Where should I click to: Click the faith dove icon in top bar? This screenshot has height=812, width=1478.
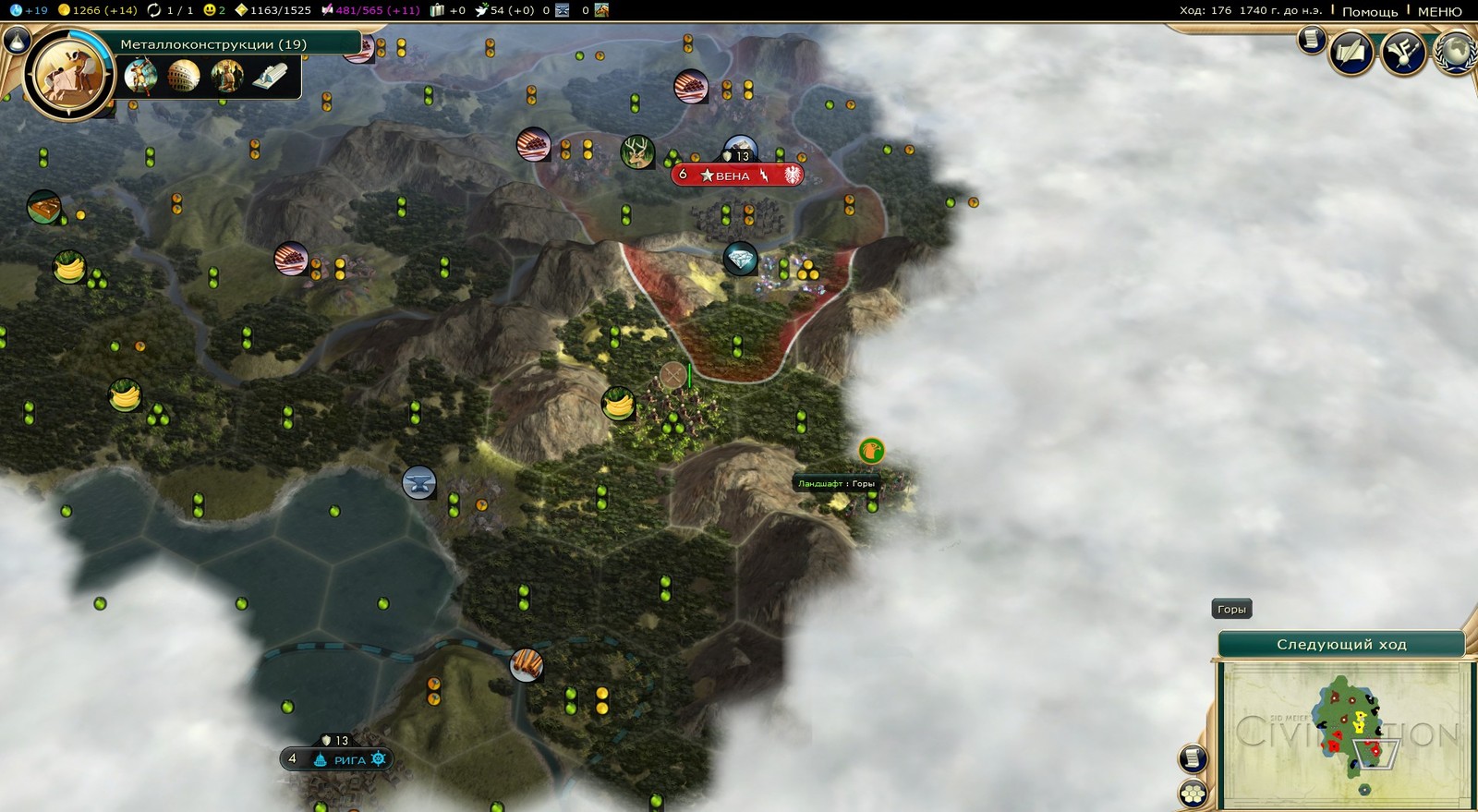[482, 10]
